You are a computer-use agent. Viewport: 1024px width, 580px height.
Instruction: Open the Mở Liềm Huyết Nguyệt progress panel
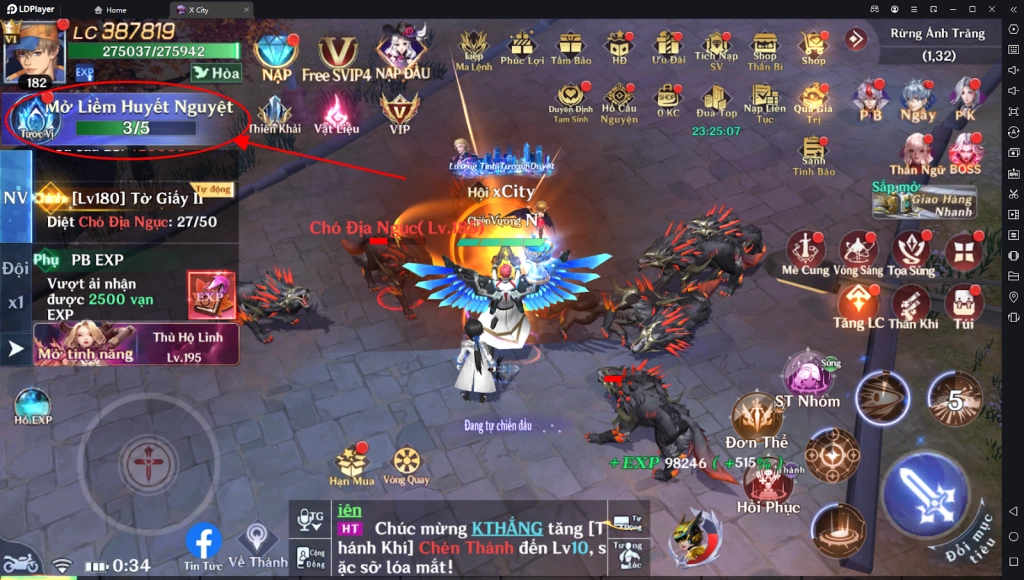(125, 117)
